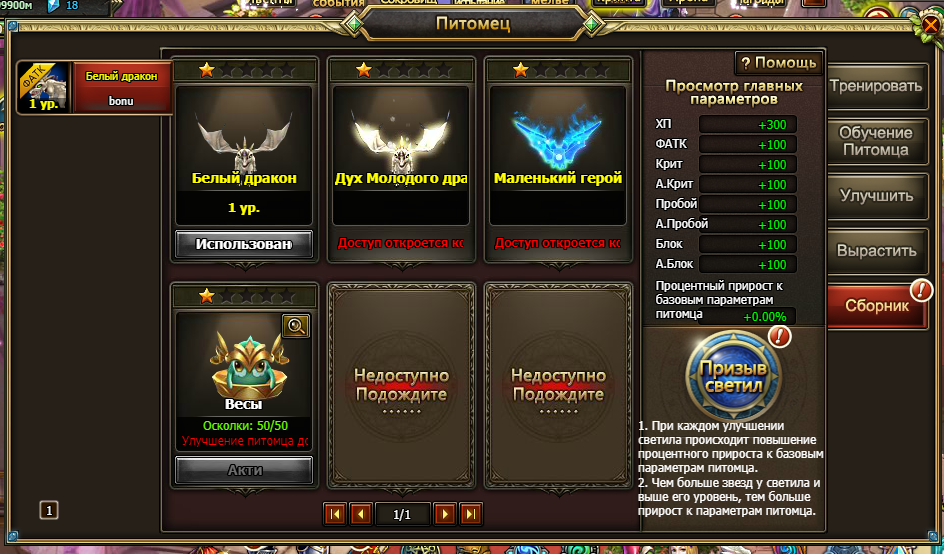Open the Сборник collection

click(876, 306)
